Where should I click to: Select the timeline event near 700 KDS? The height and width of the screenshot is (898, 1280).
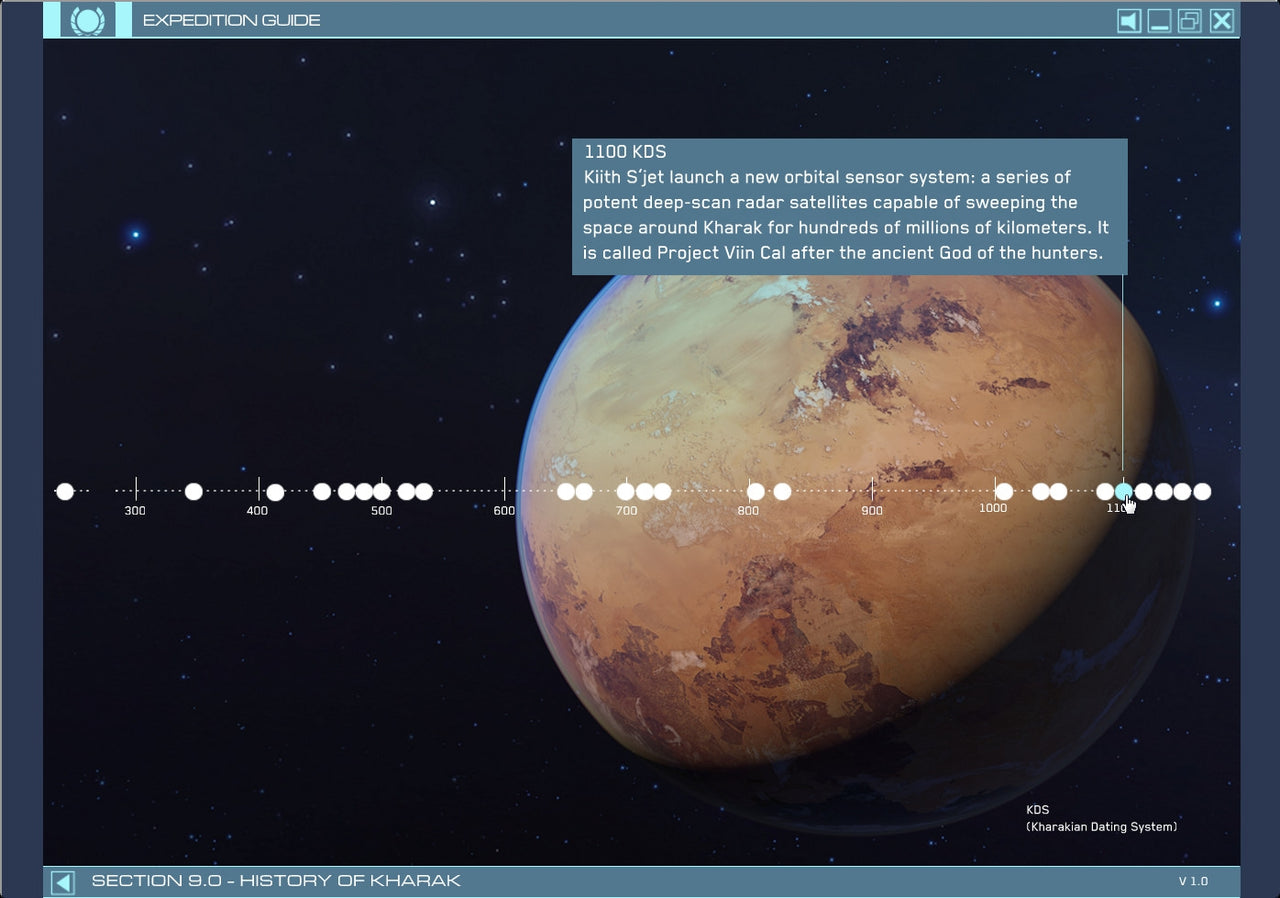coord(626,491)
